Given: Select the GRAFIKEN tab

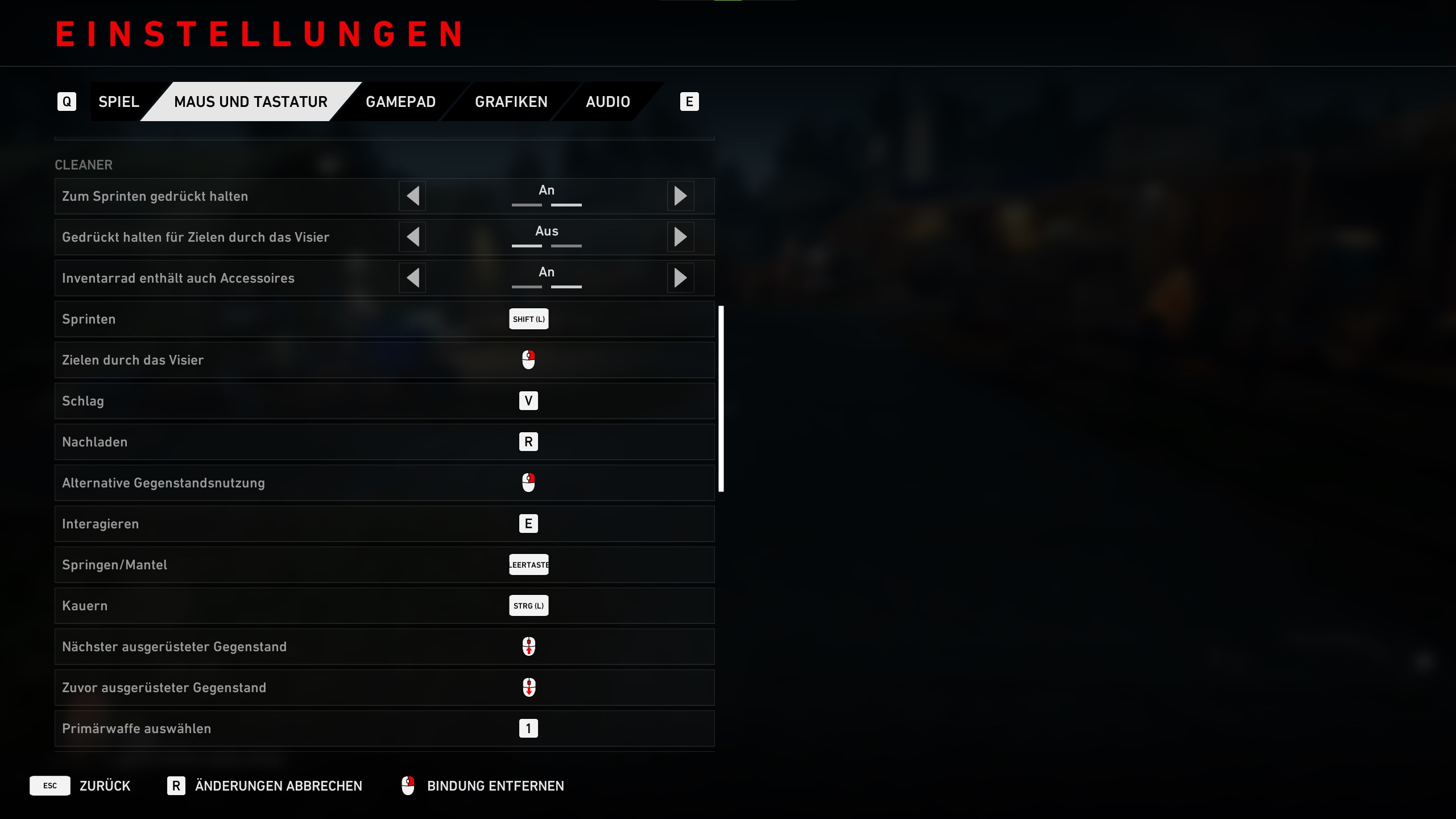Looking at the screenshot, I should 511,102.
